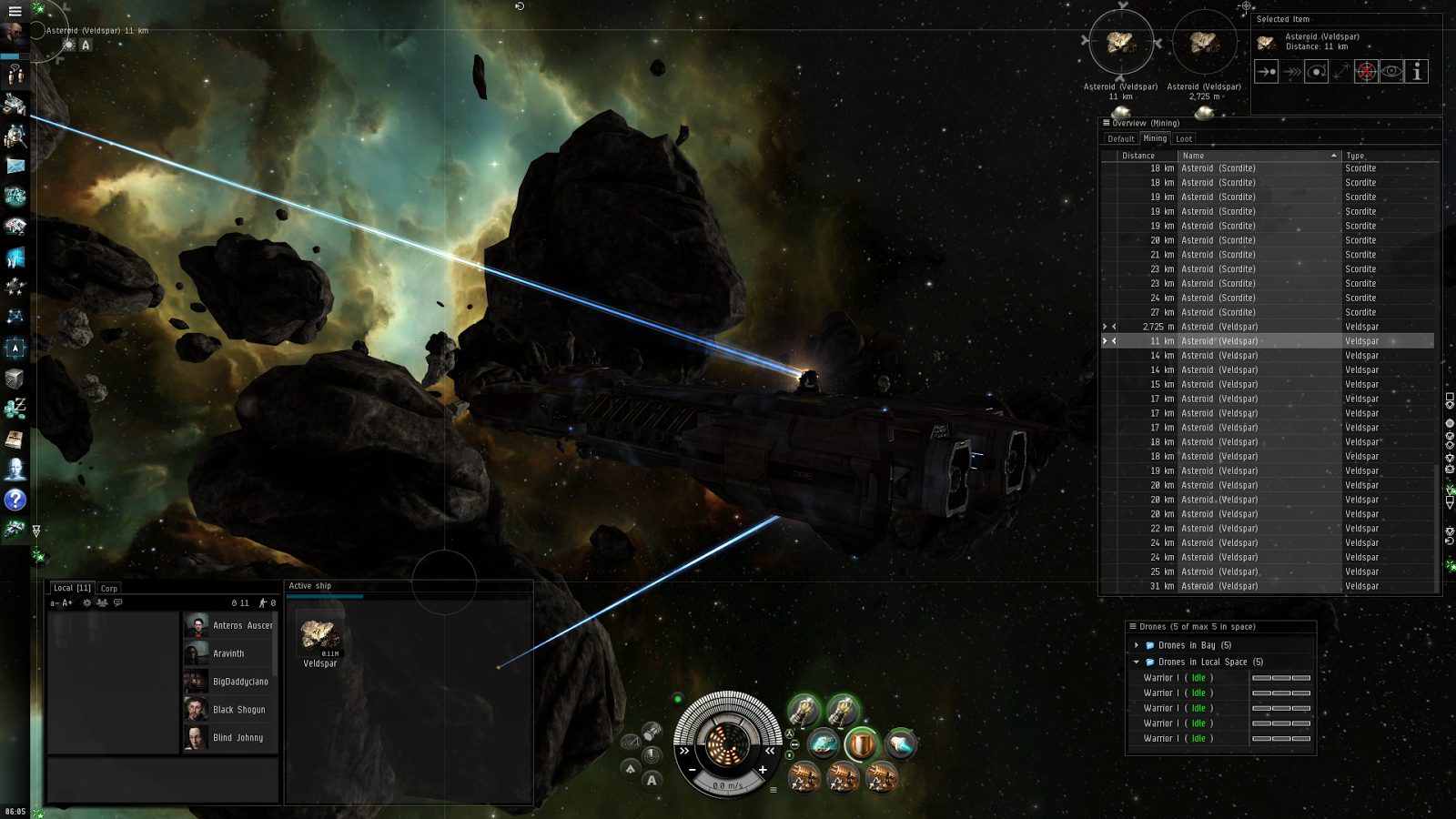This screenshot has height=819, width=1456.
Task: Show info with the 'i' button
Action: click(1416, 72)
